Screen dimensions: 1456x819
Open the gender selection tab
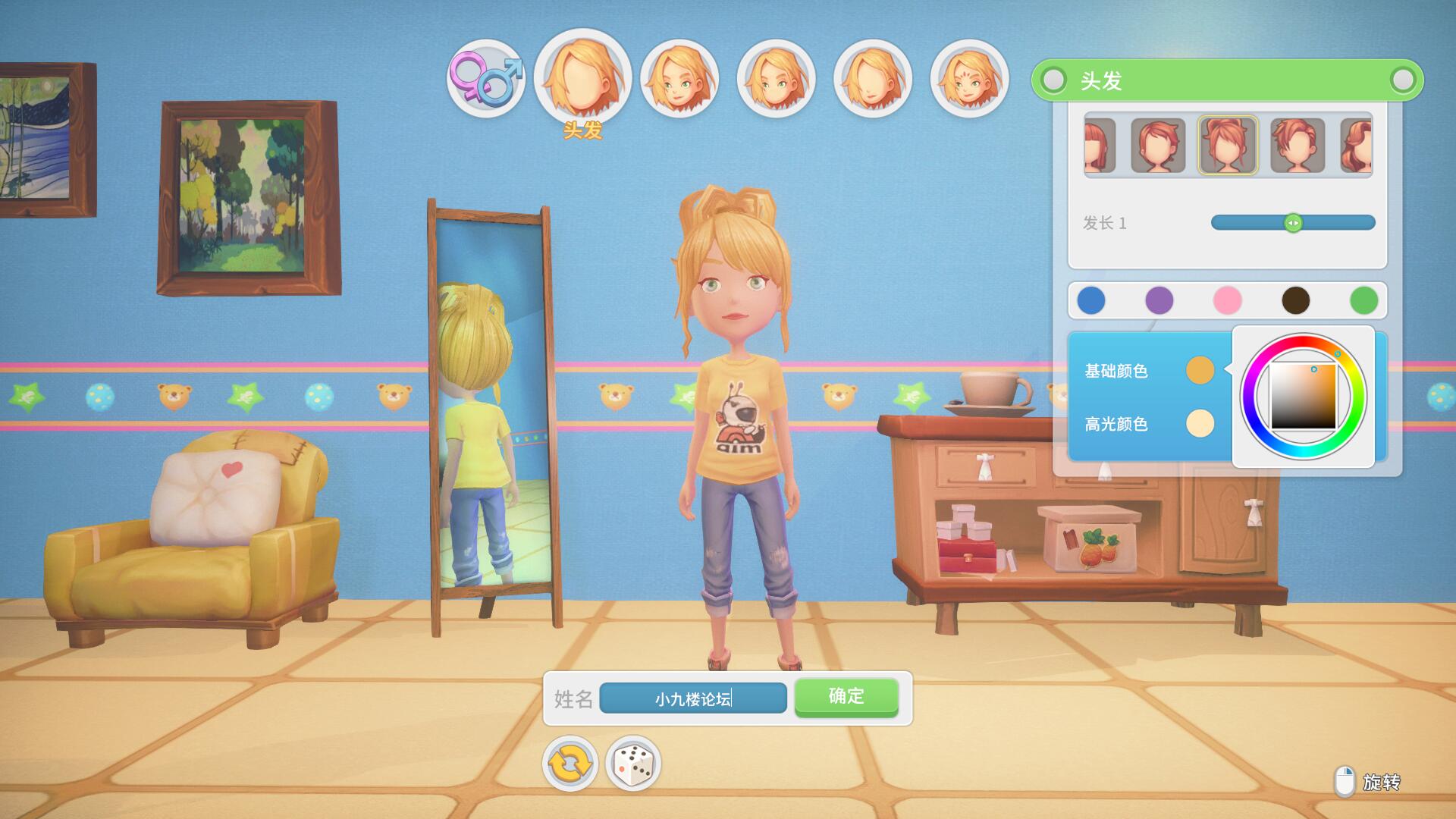coord(485,78)
